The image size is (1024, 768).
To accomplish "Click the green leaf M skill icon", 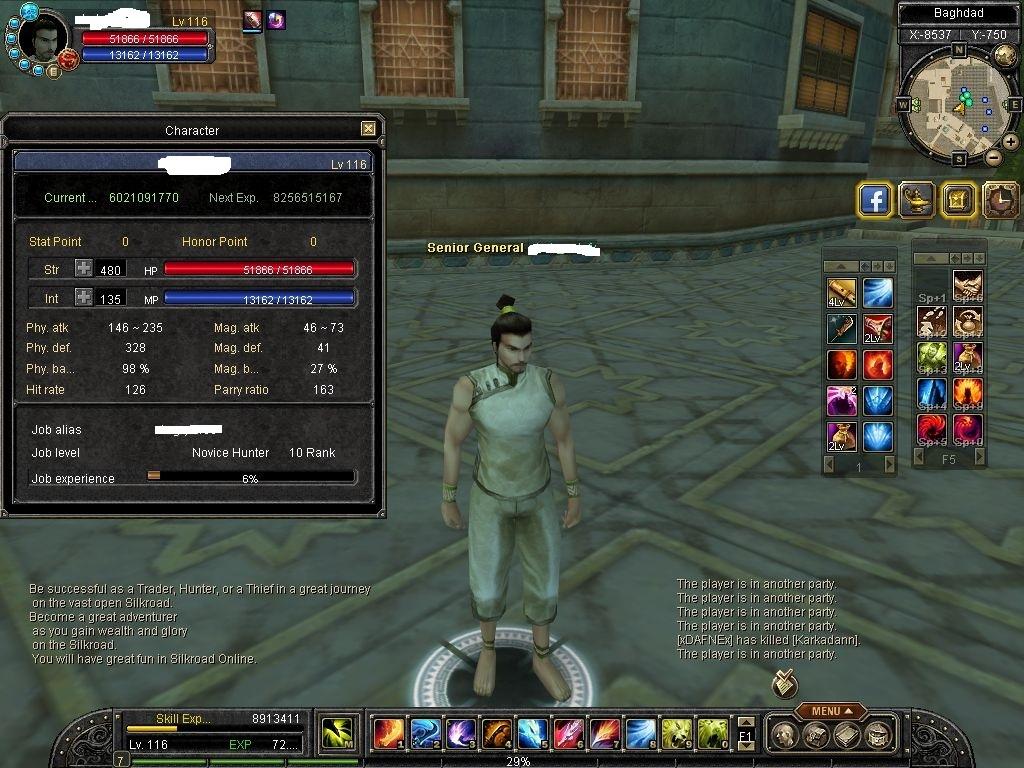I will tap(337, 734).
